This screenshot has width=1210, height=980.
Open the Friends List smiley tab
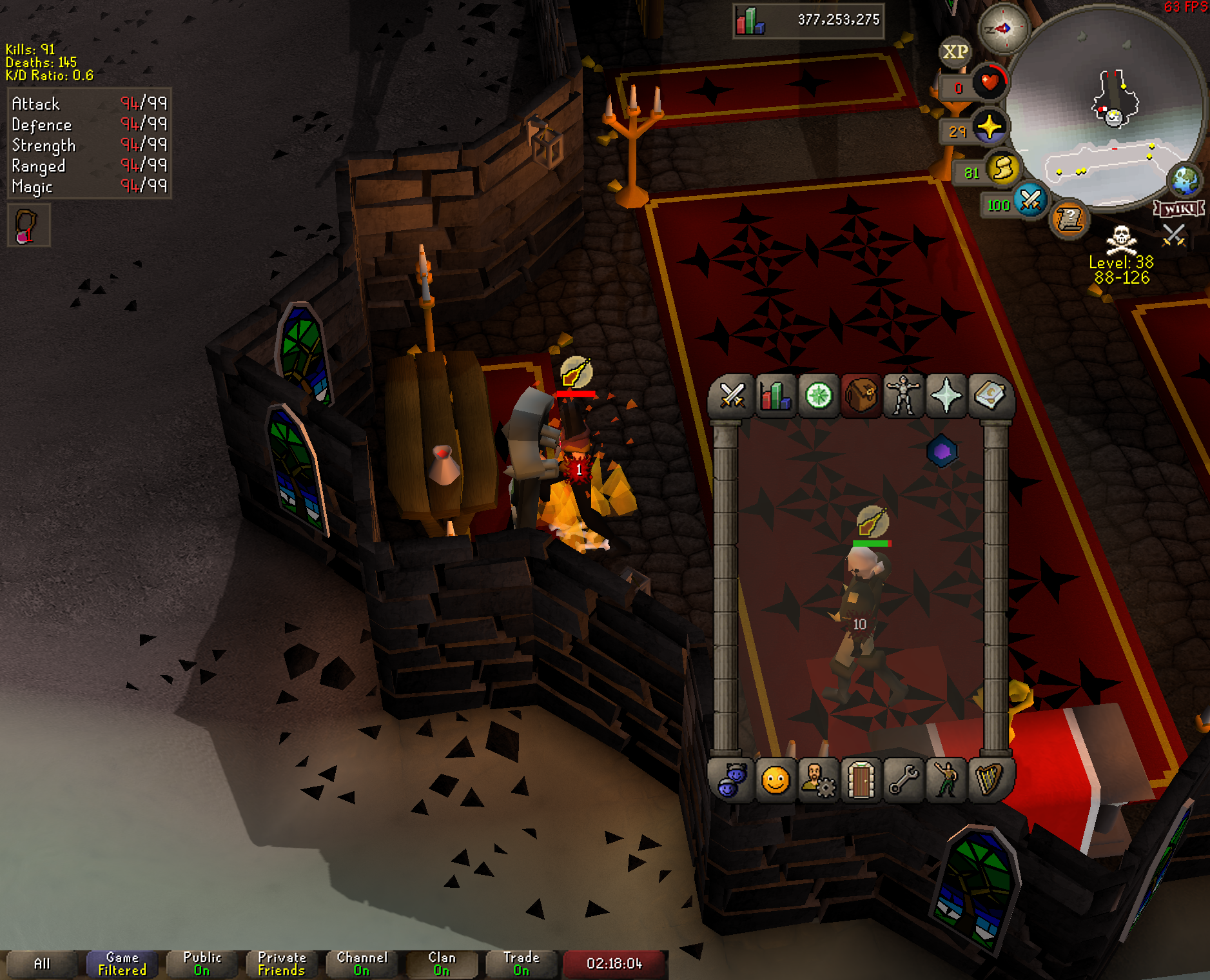point(776,781)
